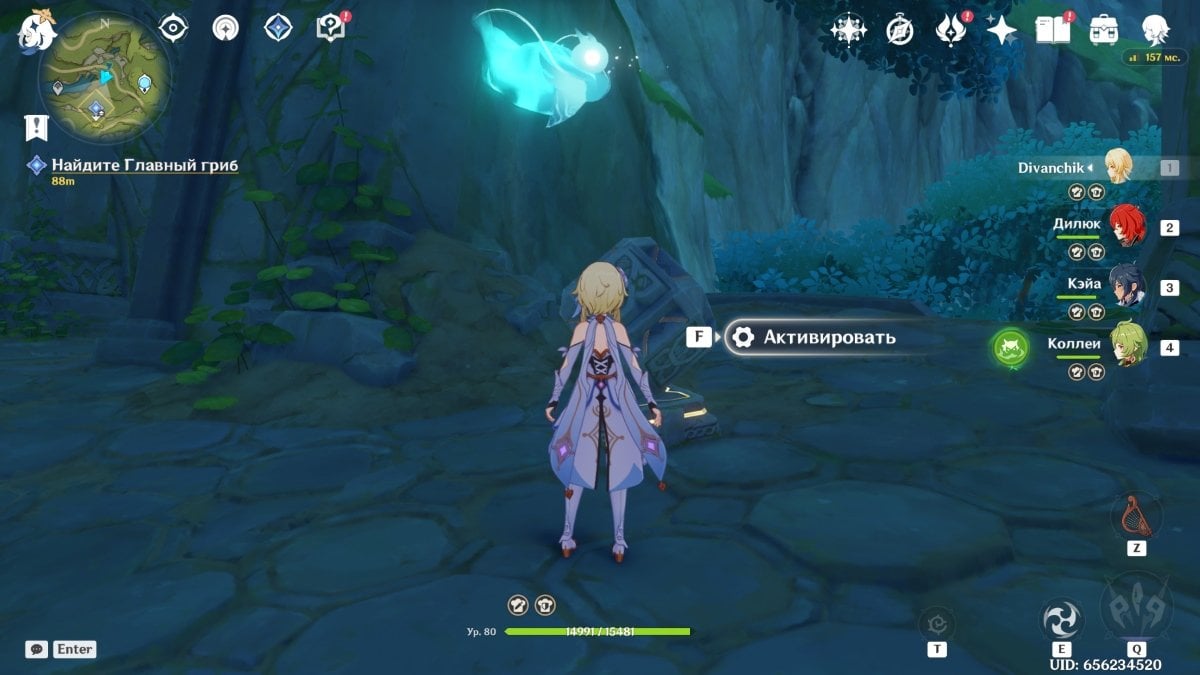The image size is (1200, 675).
Task: Open the adventurer handbook compass icon
Action: click(x=900, y=30)
